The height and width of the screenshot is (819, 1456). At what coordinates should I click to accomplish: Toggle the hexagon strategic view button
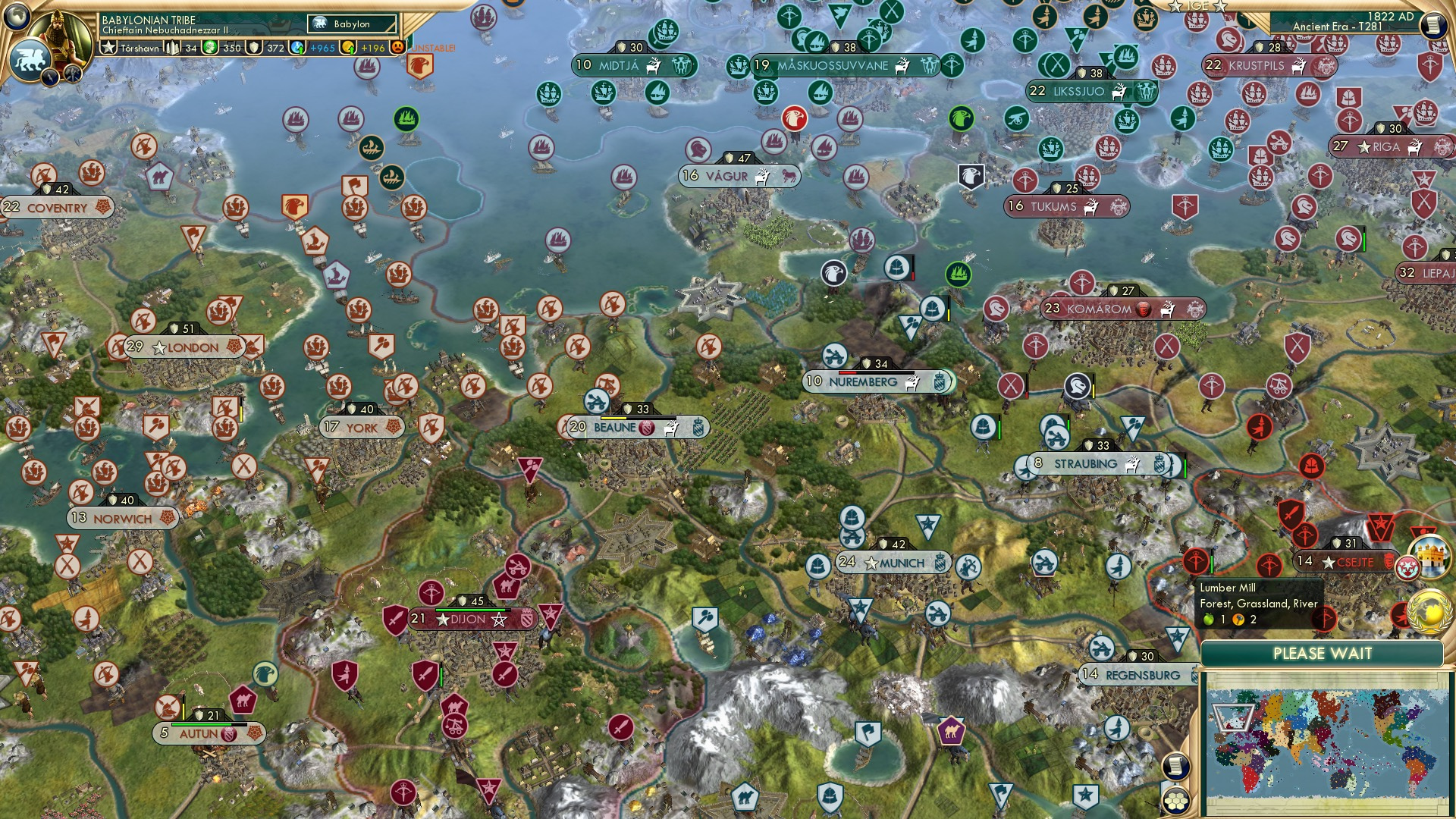click(1176, 802)
